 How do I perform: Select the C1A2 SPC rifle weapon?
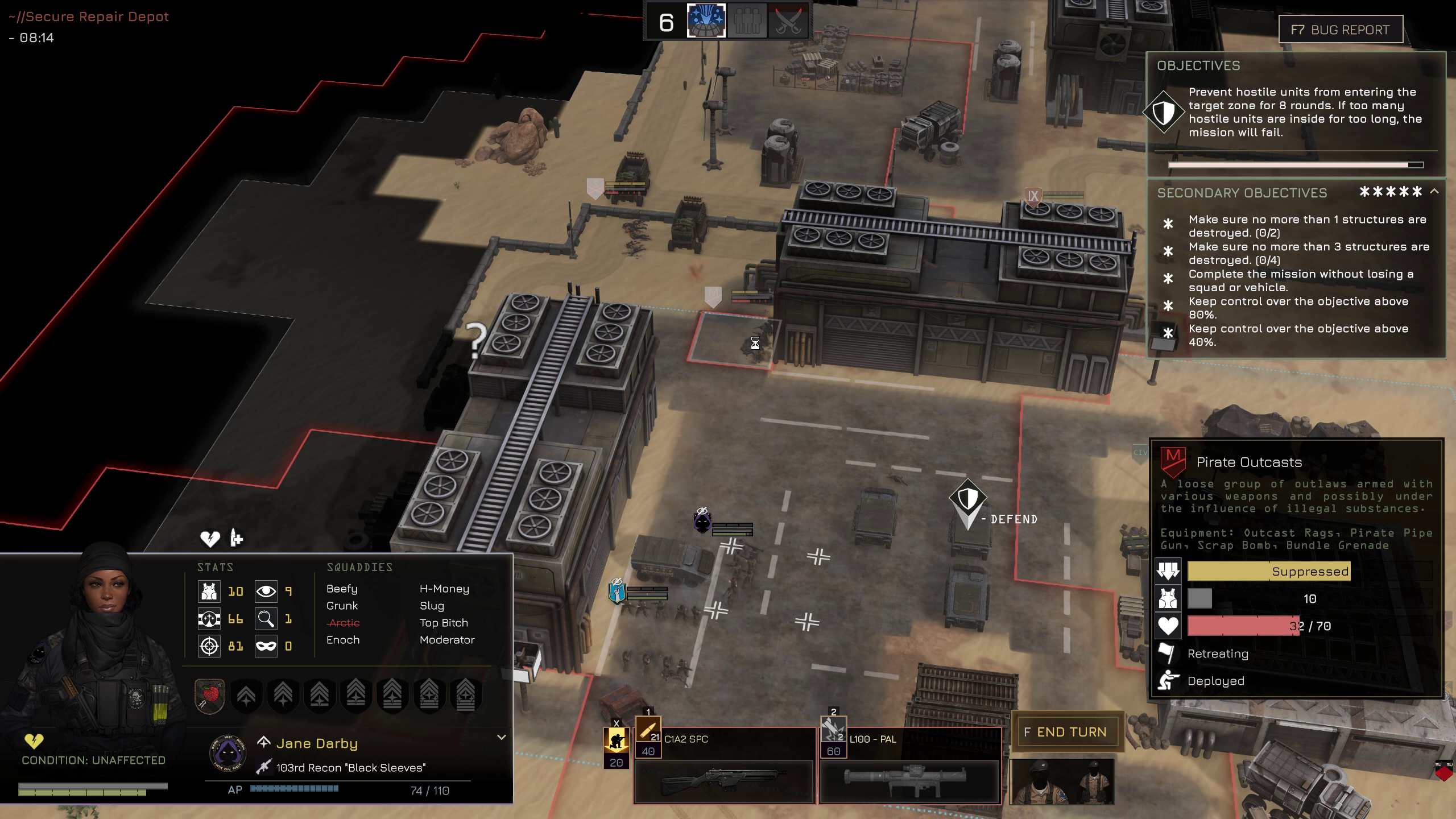(724, 765)
